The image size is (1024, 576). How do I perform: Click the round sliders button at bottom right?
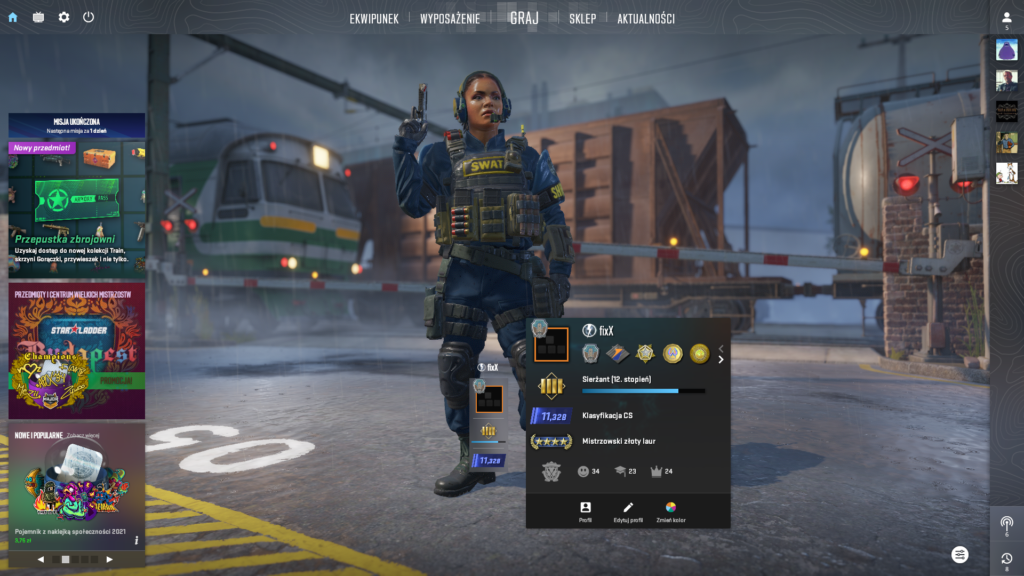[960, 554]
